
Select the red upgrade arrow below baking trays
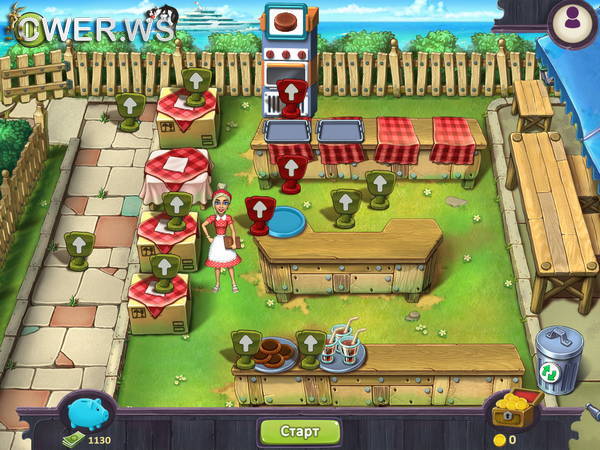pyautogui.click(x=291, y=171)
